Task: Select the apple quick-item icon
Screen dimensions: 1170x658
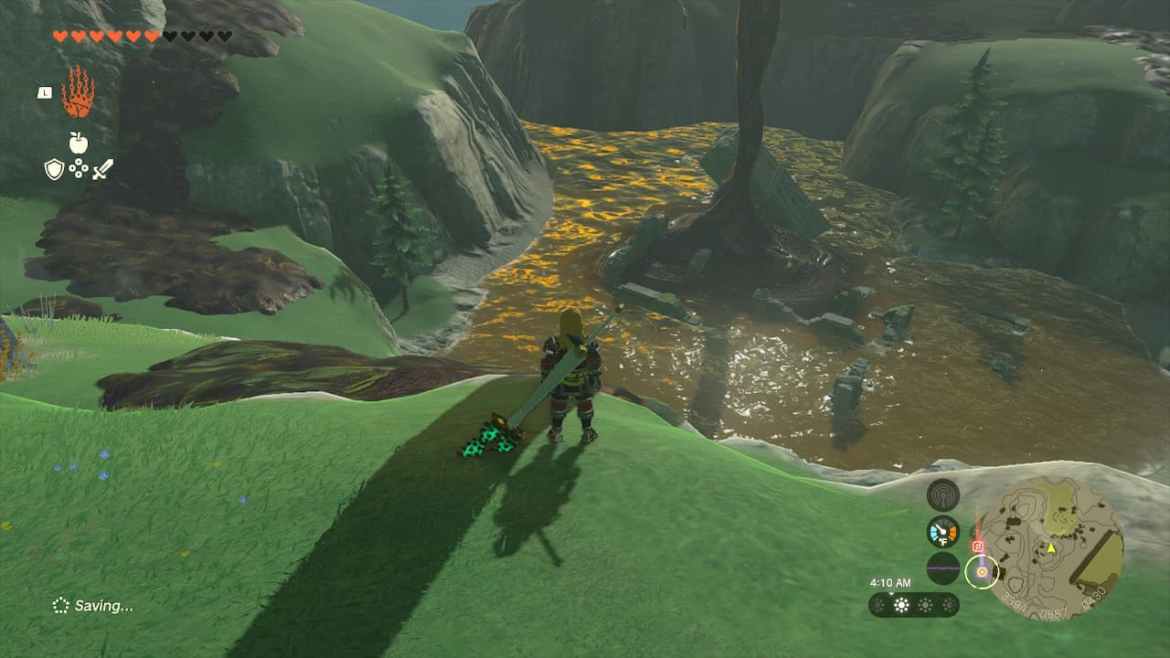Action: 78,143
